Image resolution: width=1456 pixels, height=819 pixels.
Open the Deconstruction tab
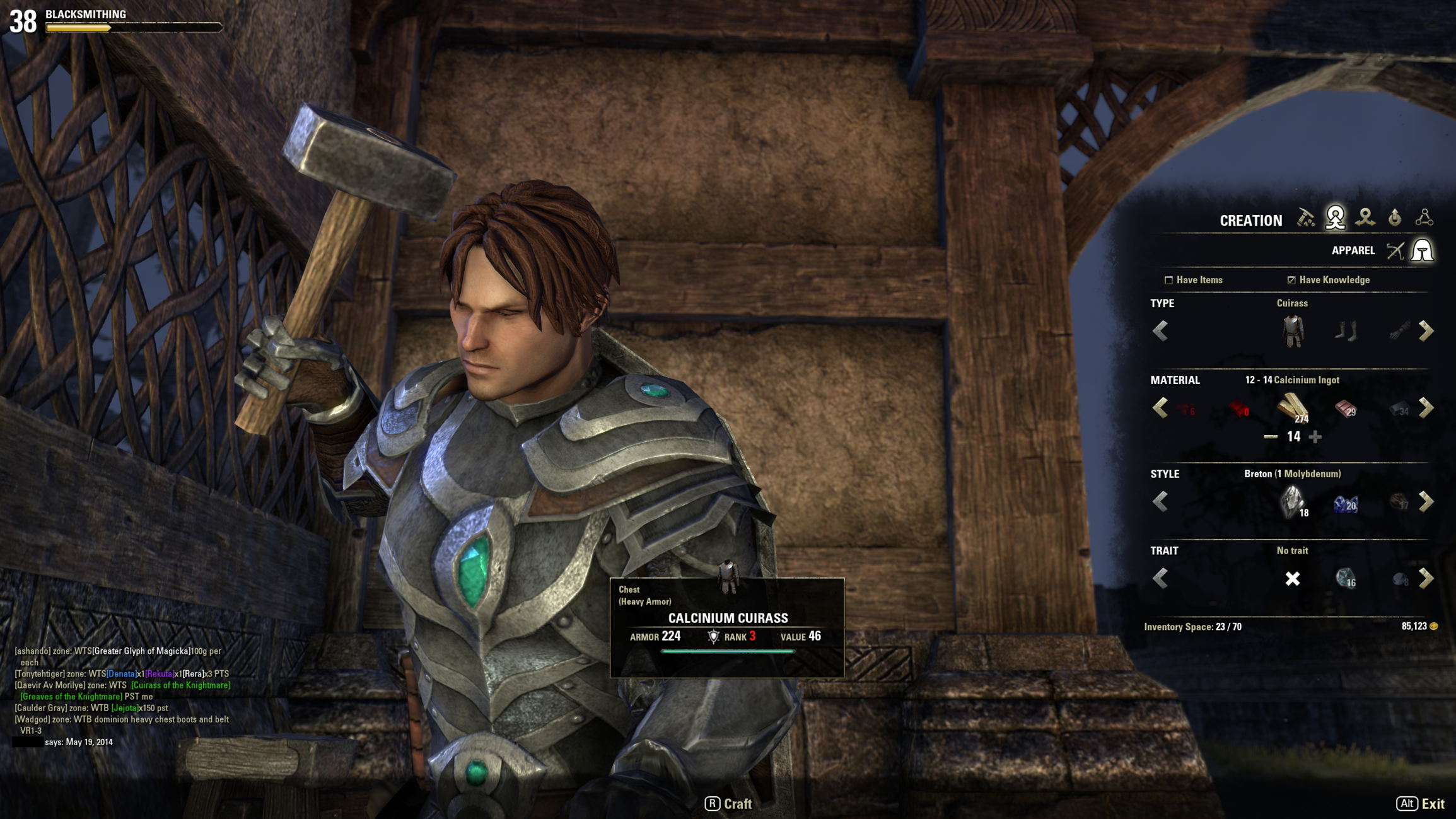click(1365, 218)
